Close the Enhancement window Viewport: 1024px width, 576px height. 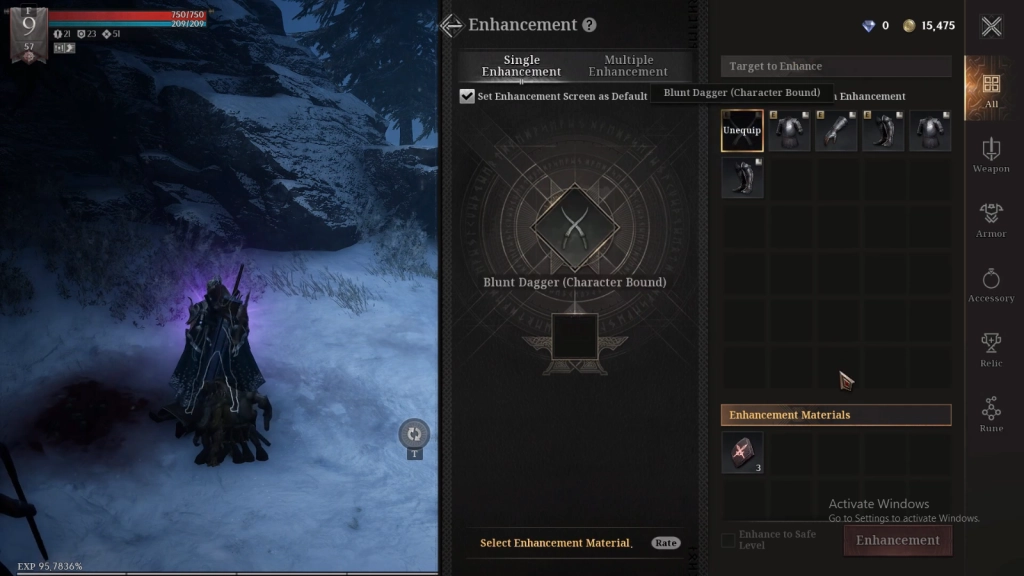click(x=991, y=27)
